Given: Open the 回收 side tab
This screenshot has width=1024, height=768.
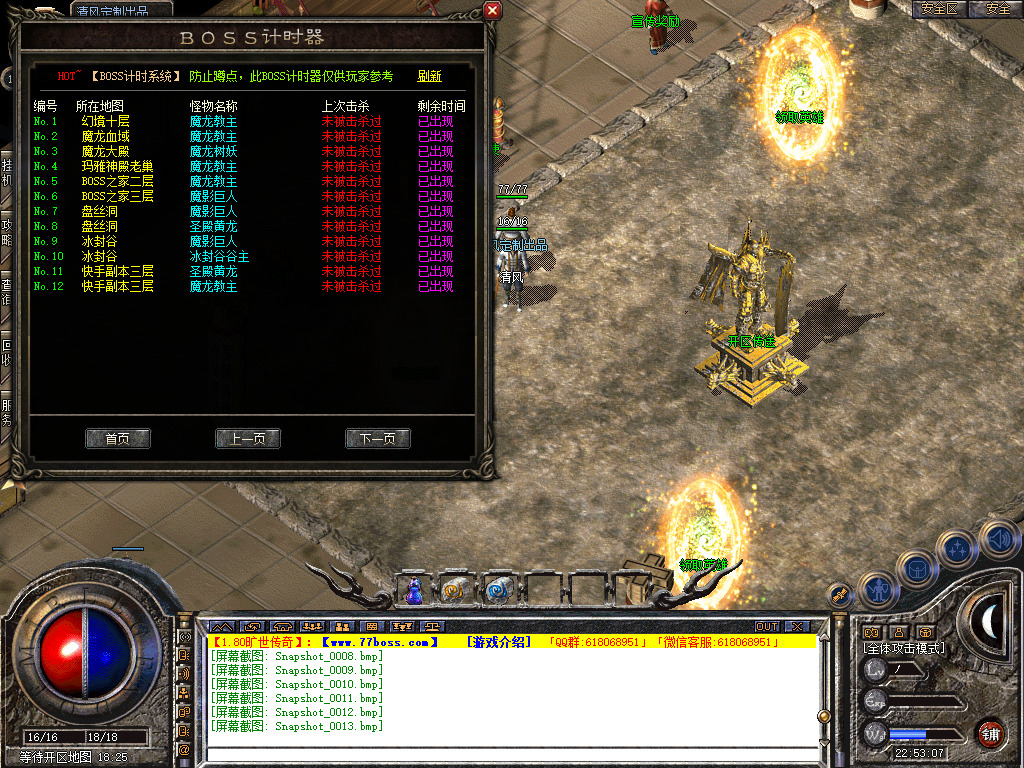Looking at the screenshot, I should point(6,352).
